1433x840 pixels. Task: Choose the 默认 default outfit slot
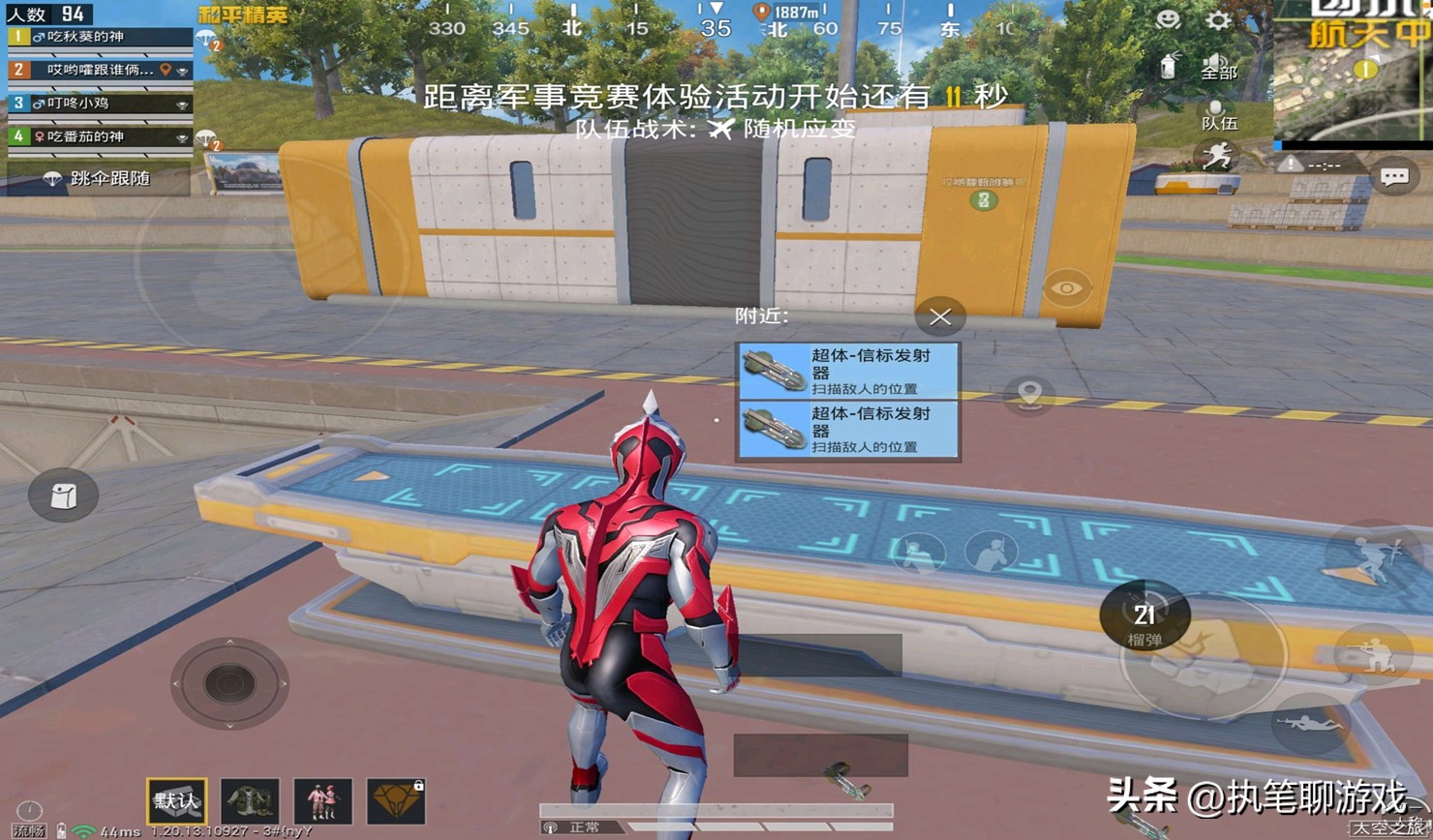(176, 801)
